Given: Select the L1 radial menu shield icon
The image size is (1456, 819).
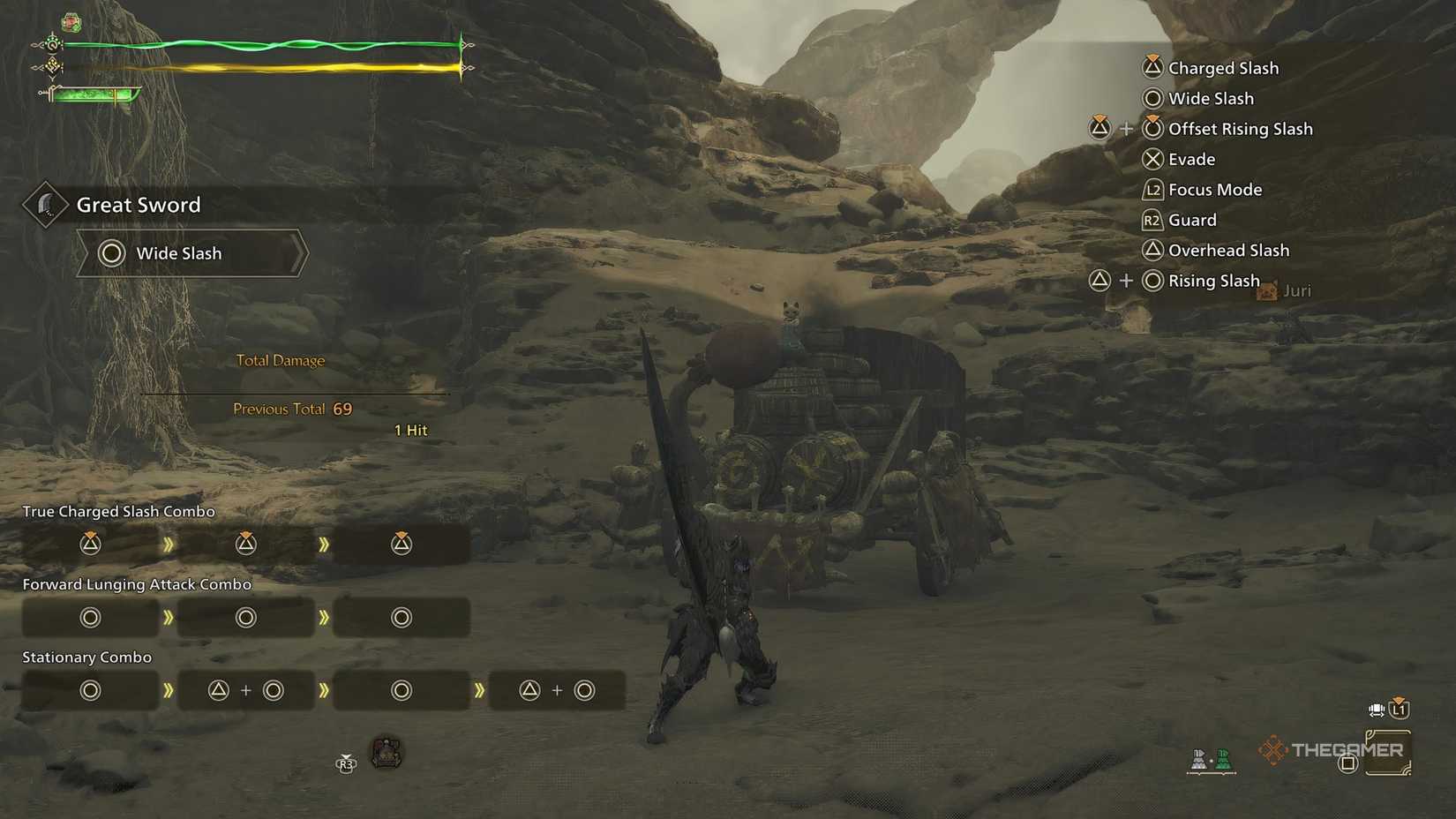Looking at the screenshot, I should tap(1398, 709).
